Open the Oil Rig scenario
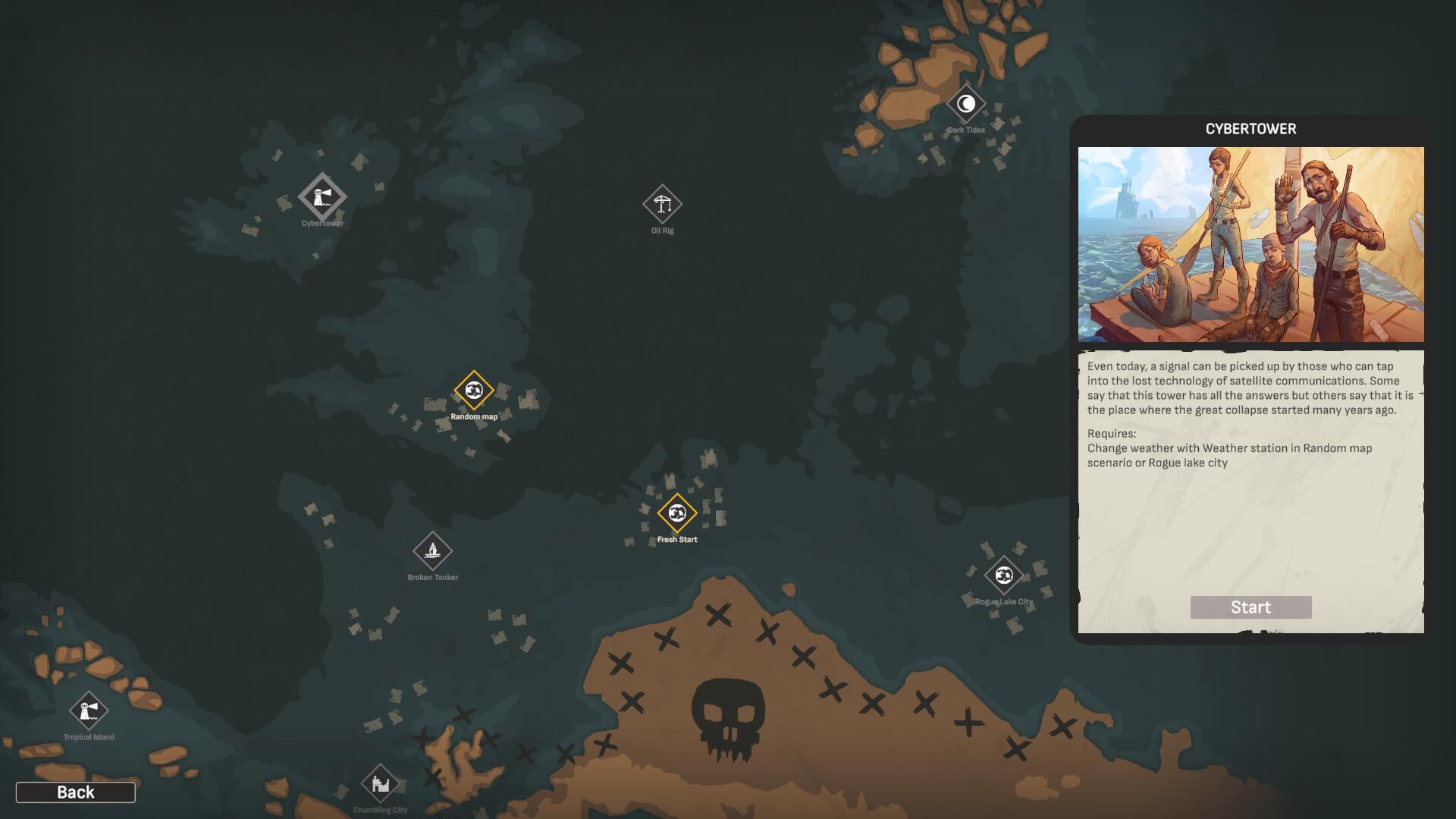 tap(663, 205)
